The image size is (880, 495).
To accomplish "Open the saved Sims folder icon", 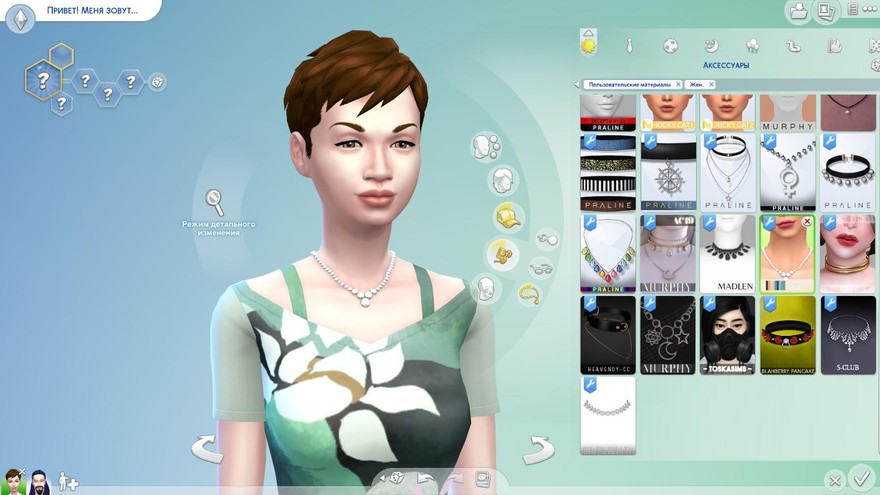I will (799, 12).
